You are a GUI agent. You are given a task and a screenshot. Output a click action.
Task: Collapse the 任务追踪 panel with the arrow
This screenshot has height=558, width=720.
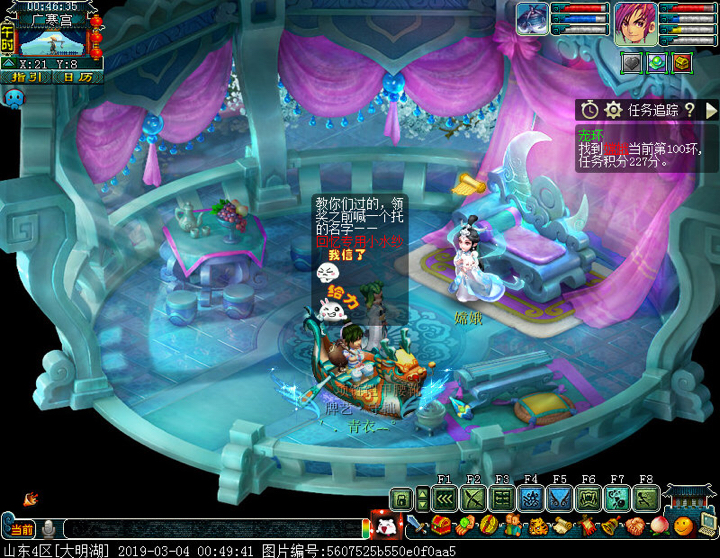tap(711, 110)
